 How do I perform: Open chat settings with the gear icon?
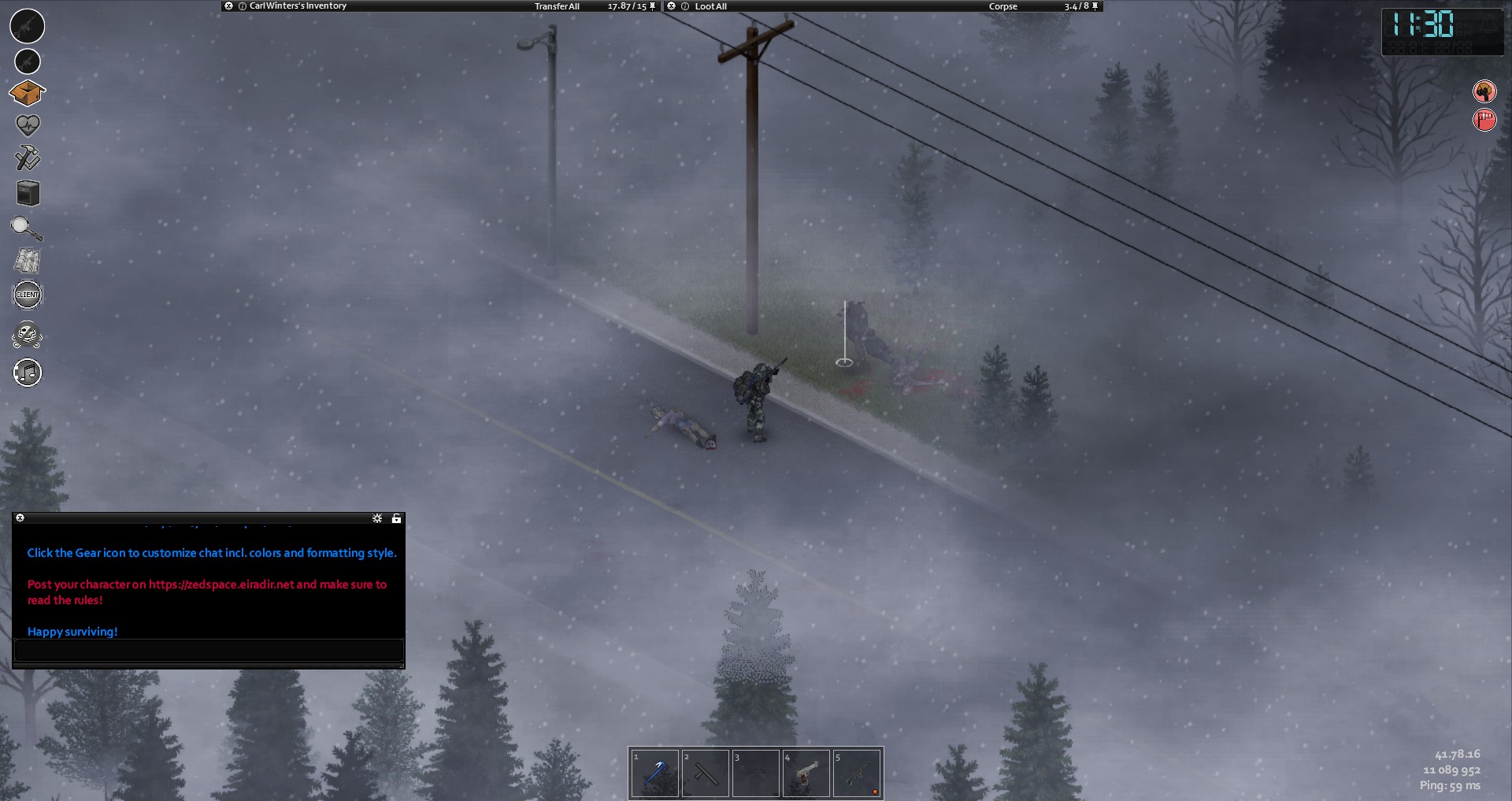[x=377, y=518]
